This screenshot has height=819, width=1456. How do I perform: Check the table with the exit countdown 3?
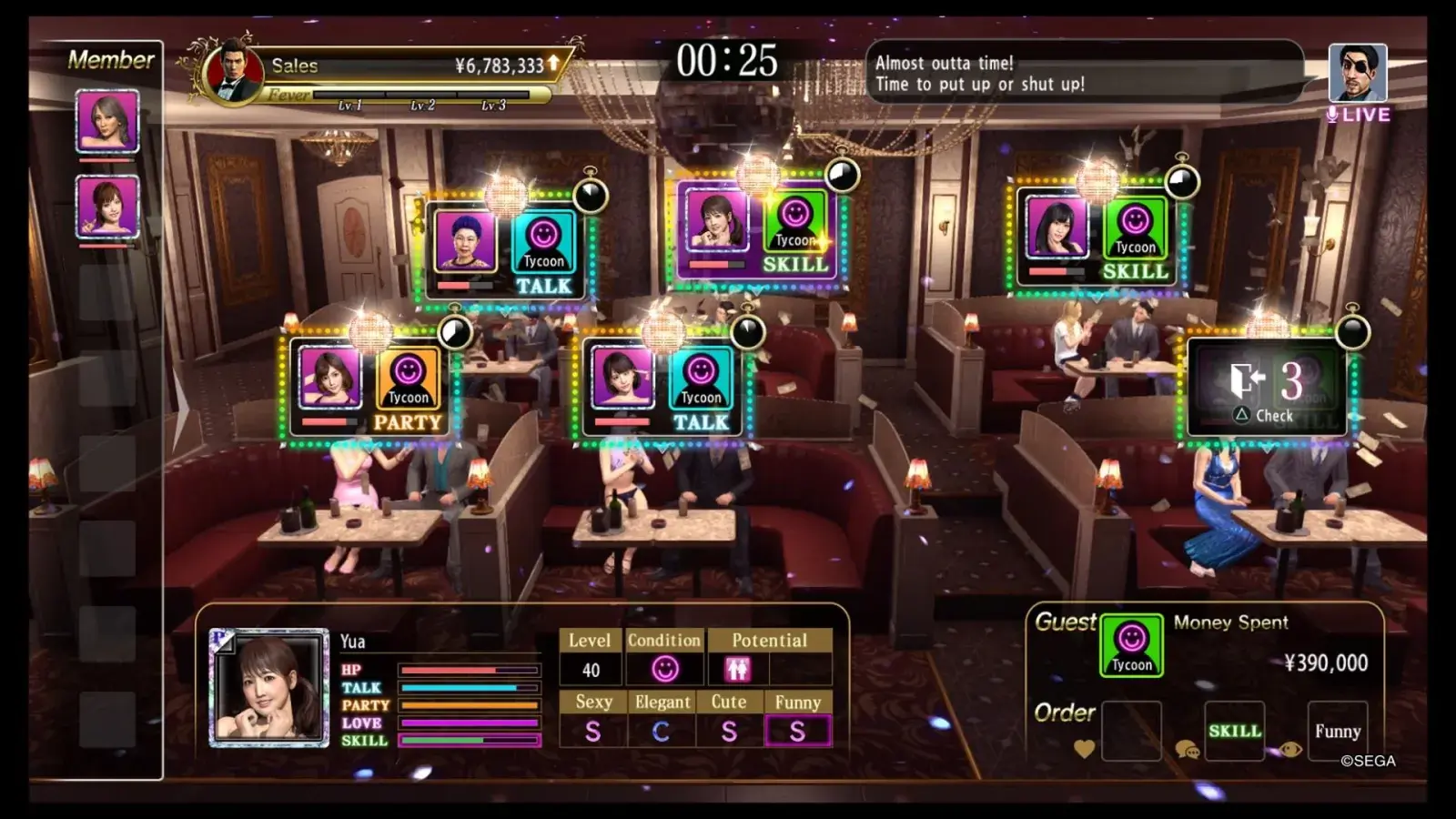[x=1269, y=389]
